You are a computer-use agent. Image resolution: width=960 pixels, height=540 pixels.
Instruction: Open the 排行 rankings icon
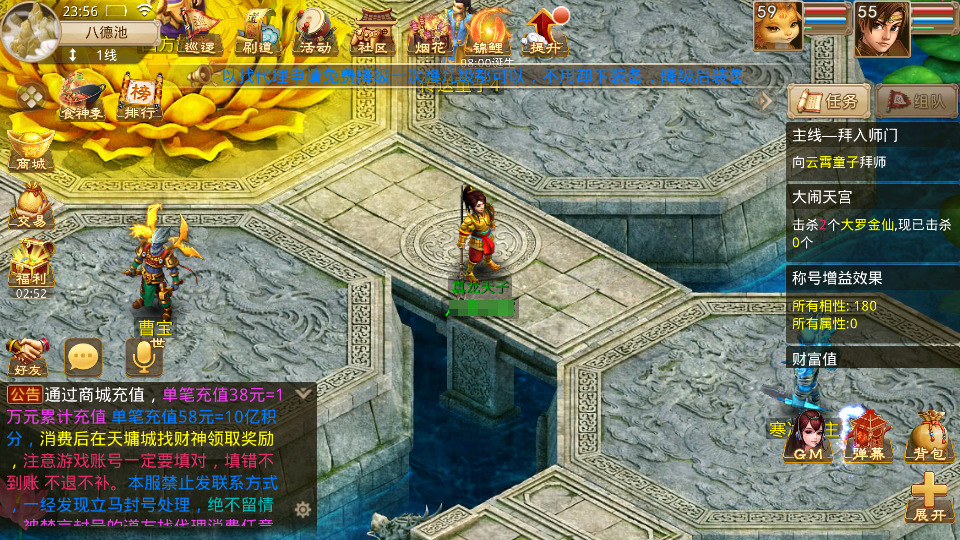(140, 97)
